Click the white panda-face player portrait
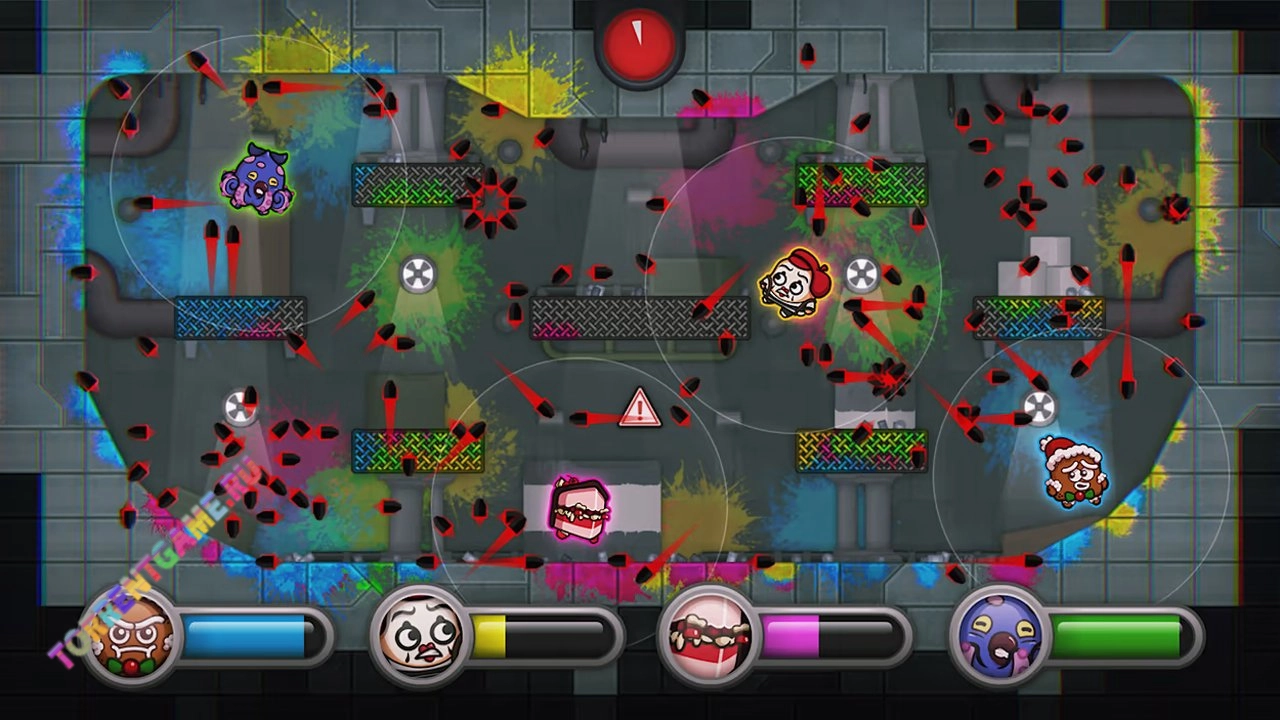 [x=420, y=635]
